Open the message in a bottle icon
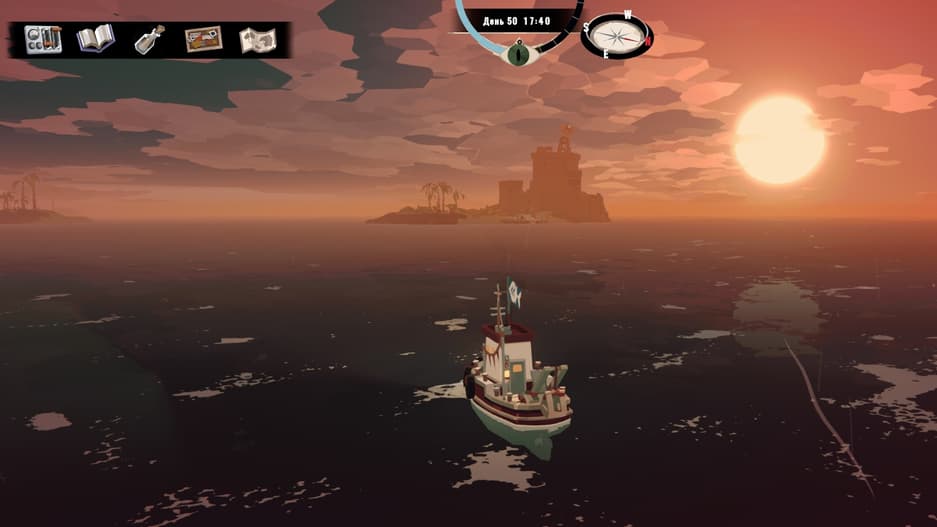The width and height of the screenshot is (937, 527). 150,40
